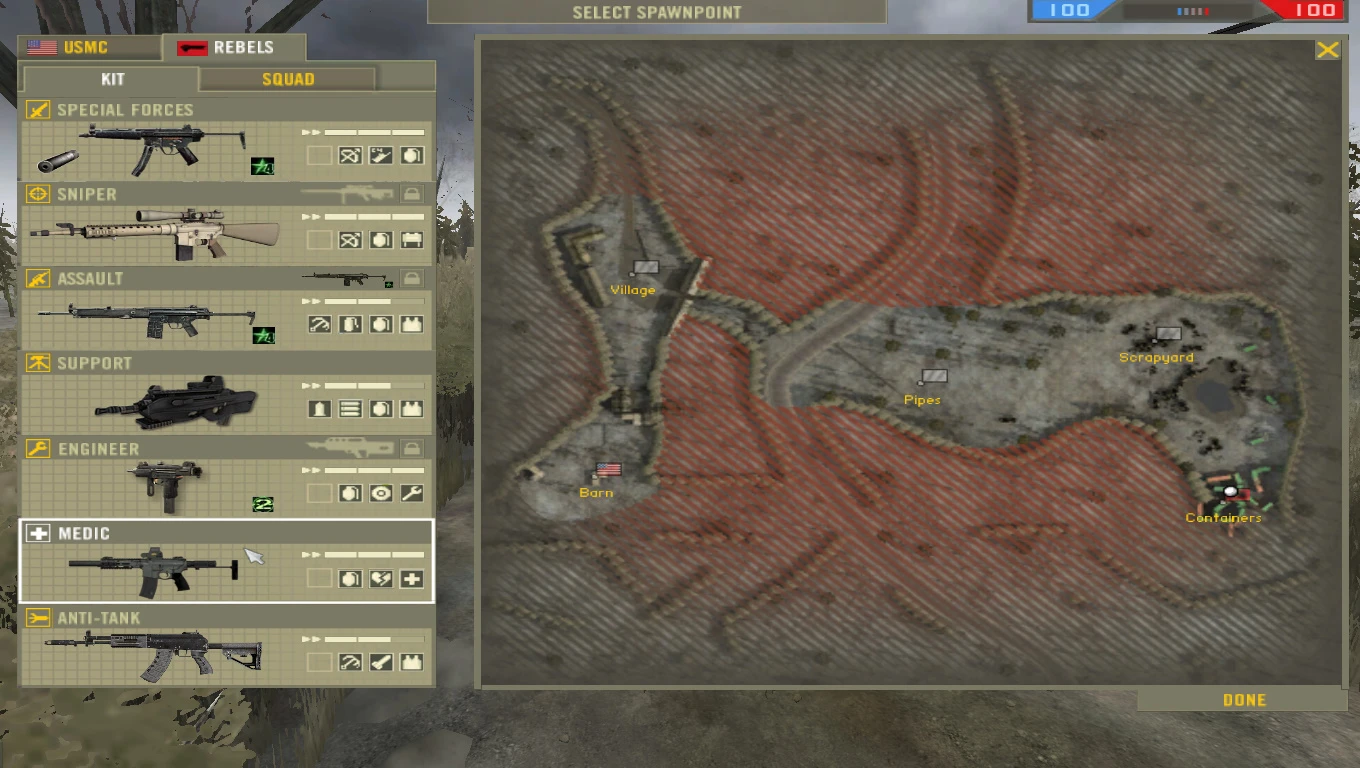Select the rocket icon in the Anti-Tank kit
Viewport: 1360px width, 768px height.
coord(381,662)
